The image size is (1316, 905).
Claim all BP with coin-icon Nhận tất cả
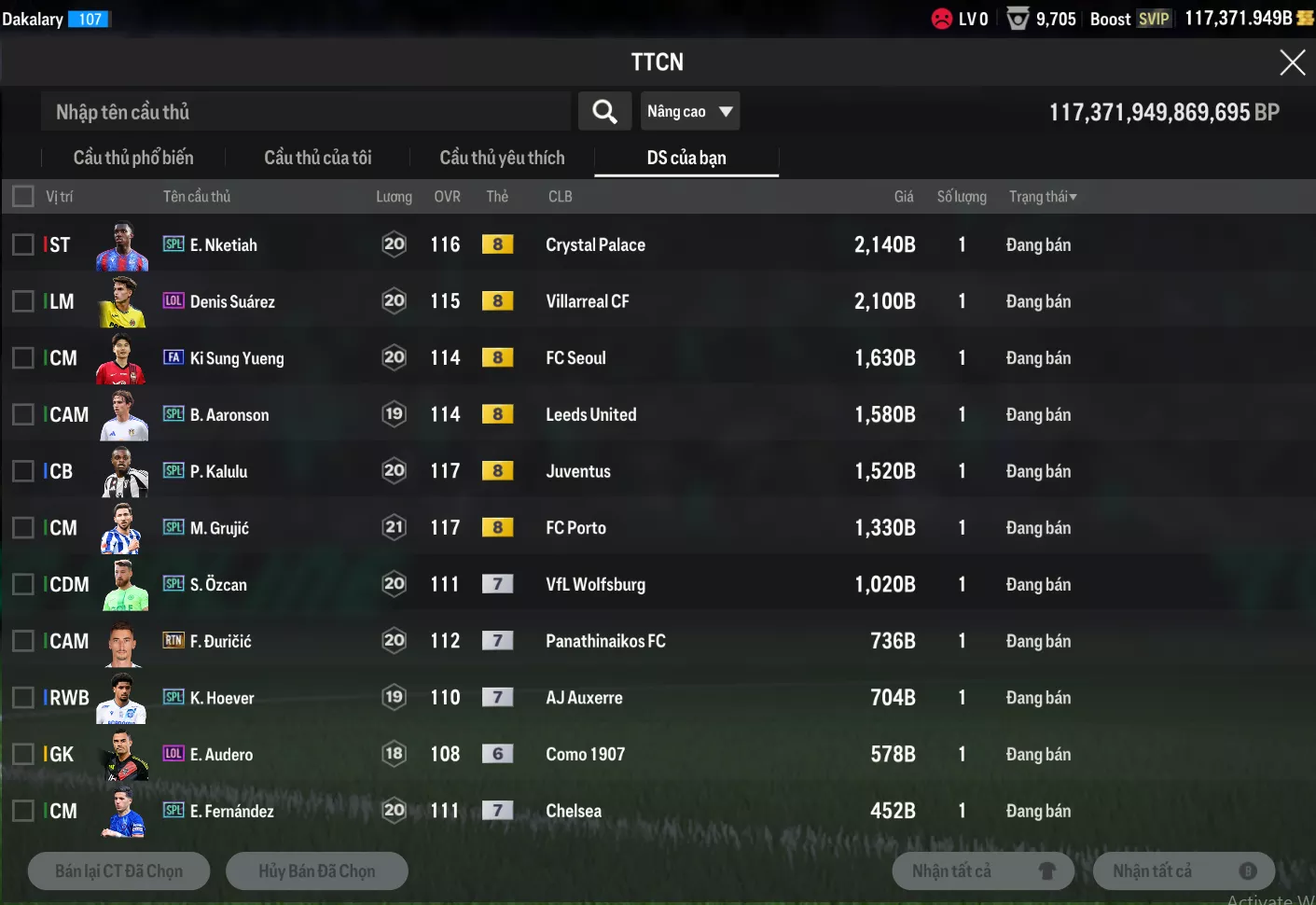pyautogui.click(x=1183, y=871)
